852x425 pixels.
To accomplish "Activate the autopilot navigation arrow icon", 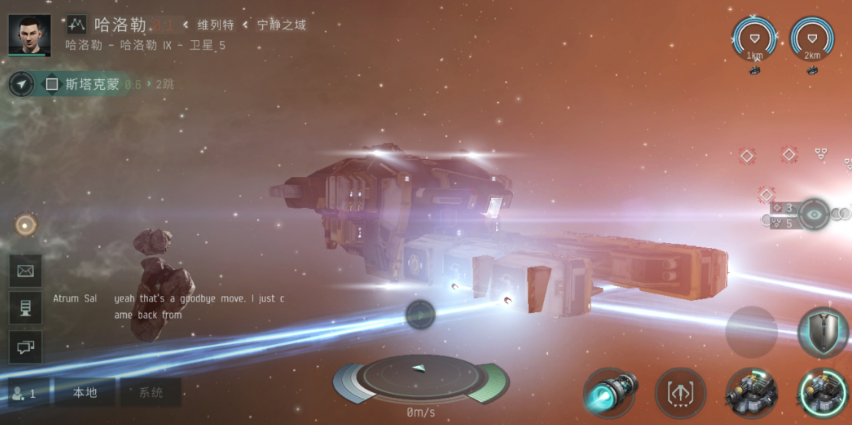I will pos(21,84).
